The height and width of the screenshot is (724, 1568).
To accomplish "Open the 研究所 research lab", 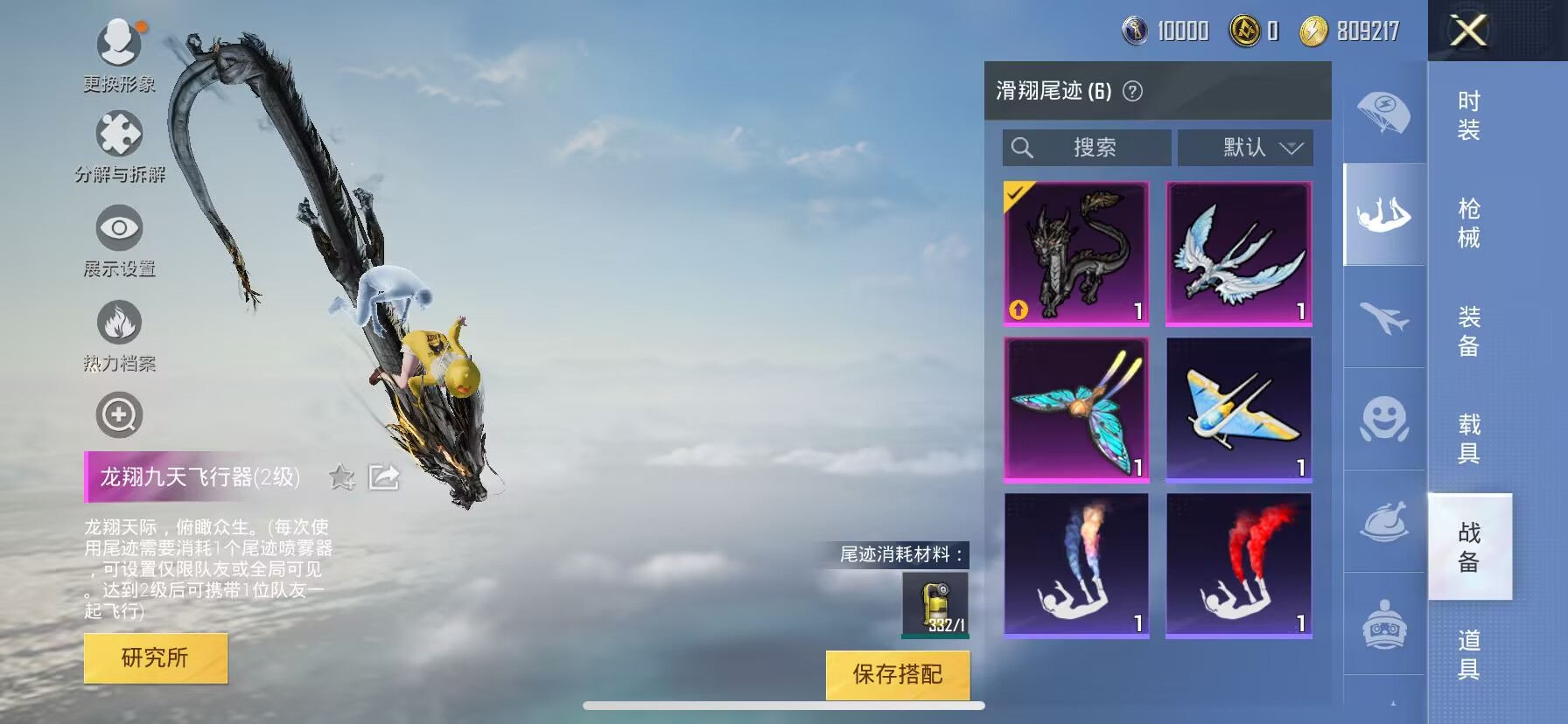I will 156,658.
